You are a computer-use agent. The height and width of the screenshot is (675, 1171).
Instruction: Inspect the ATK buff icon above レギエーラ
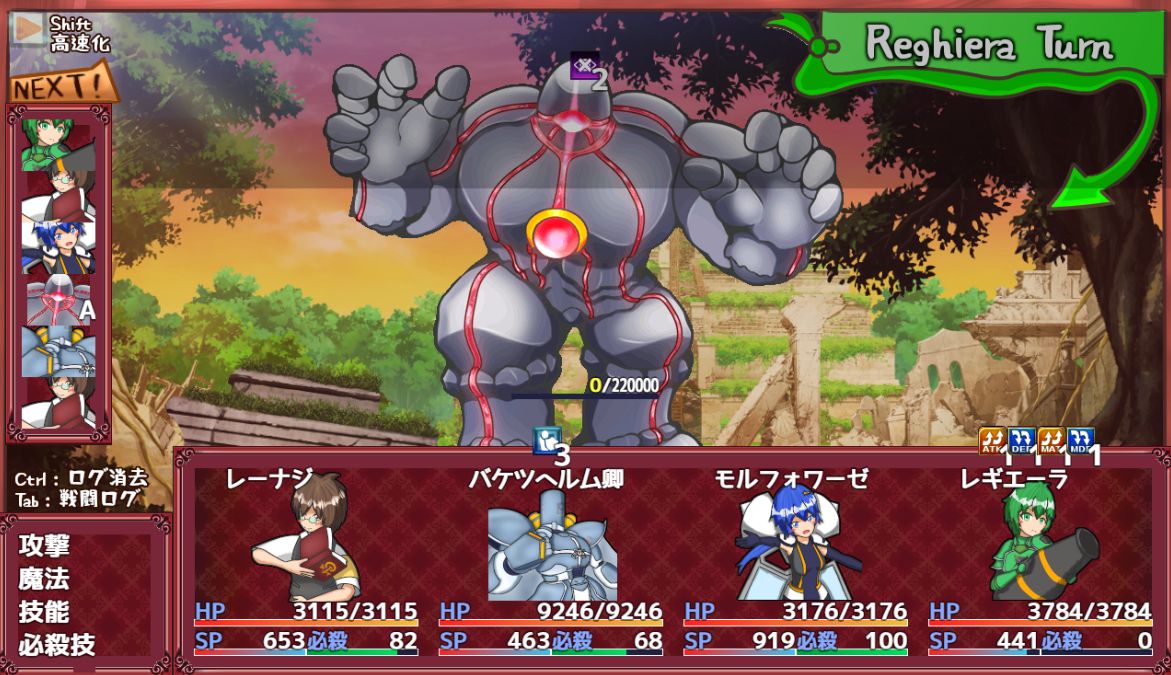(x=991, y=441)
